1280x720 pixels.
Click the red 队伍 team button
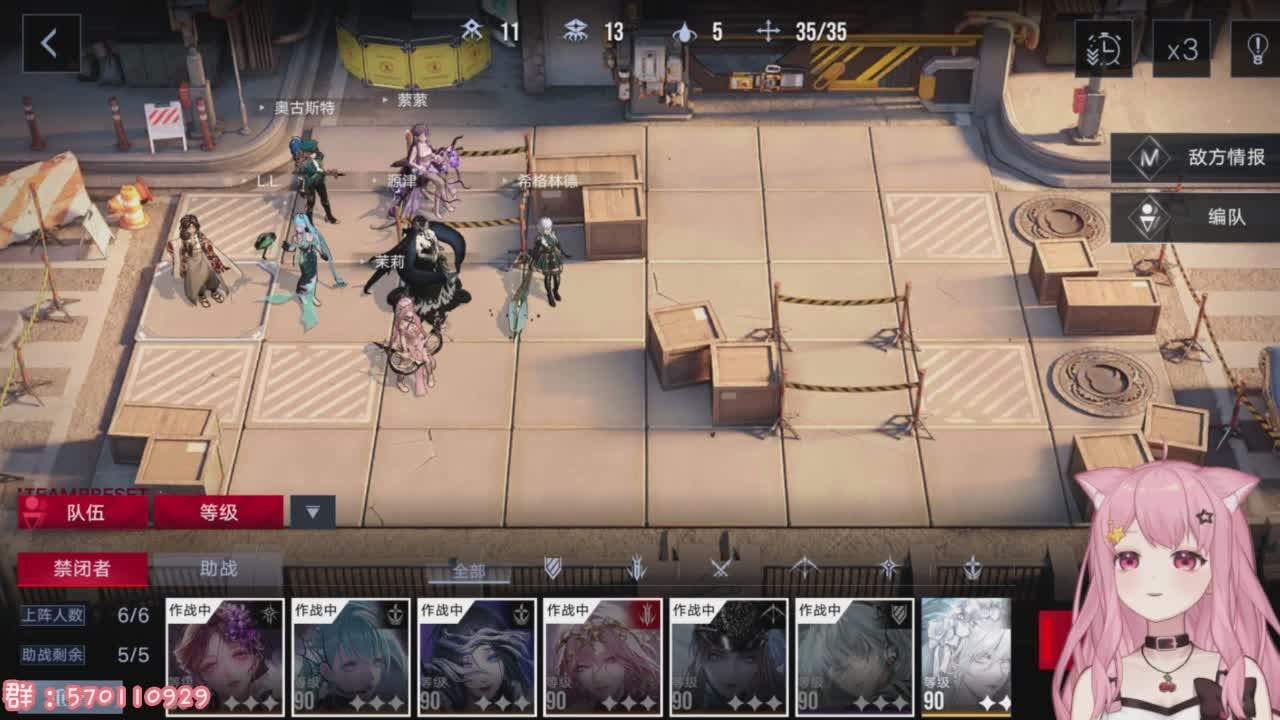[84, 512]
